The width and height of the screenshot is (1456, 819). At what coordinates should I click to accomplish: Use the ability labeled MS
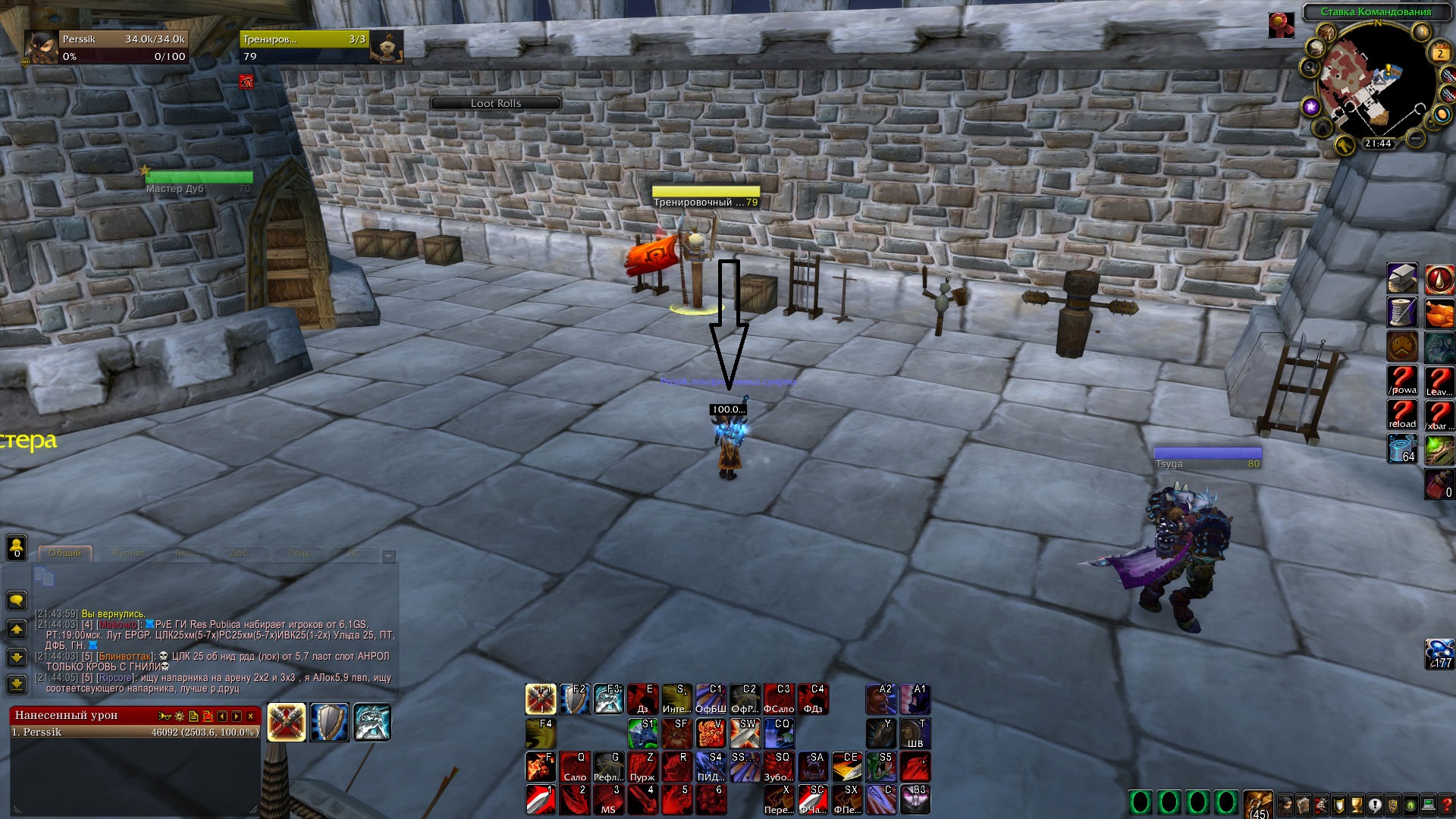(x=609, y=800)
